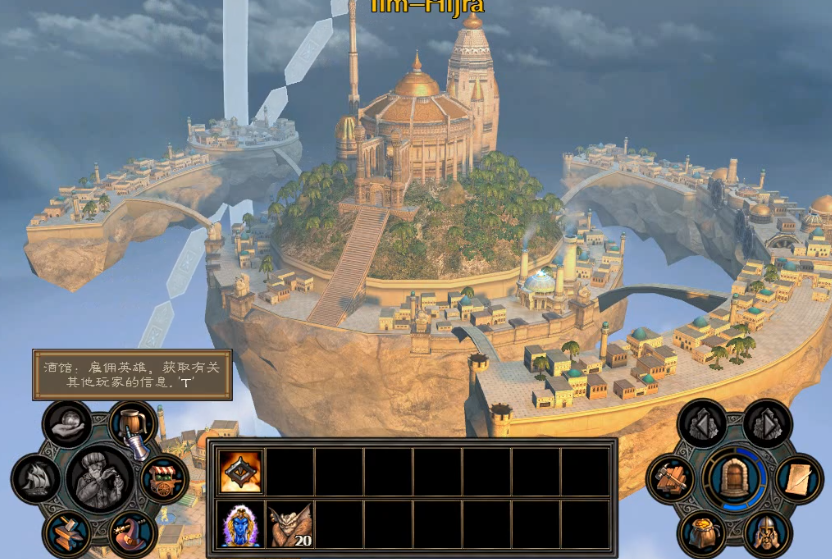
Task: Switch to the previous town
Action: pyautogui.click(x=702, y=423)
